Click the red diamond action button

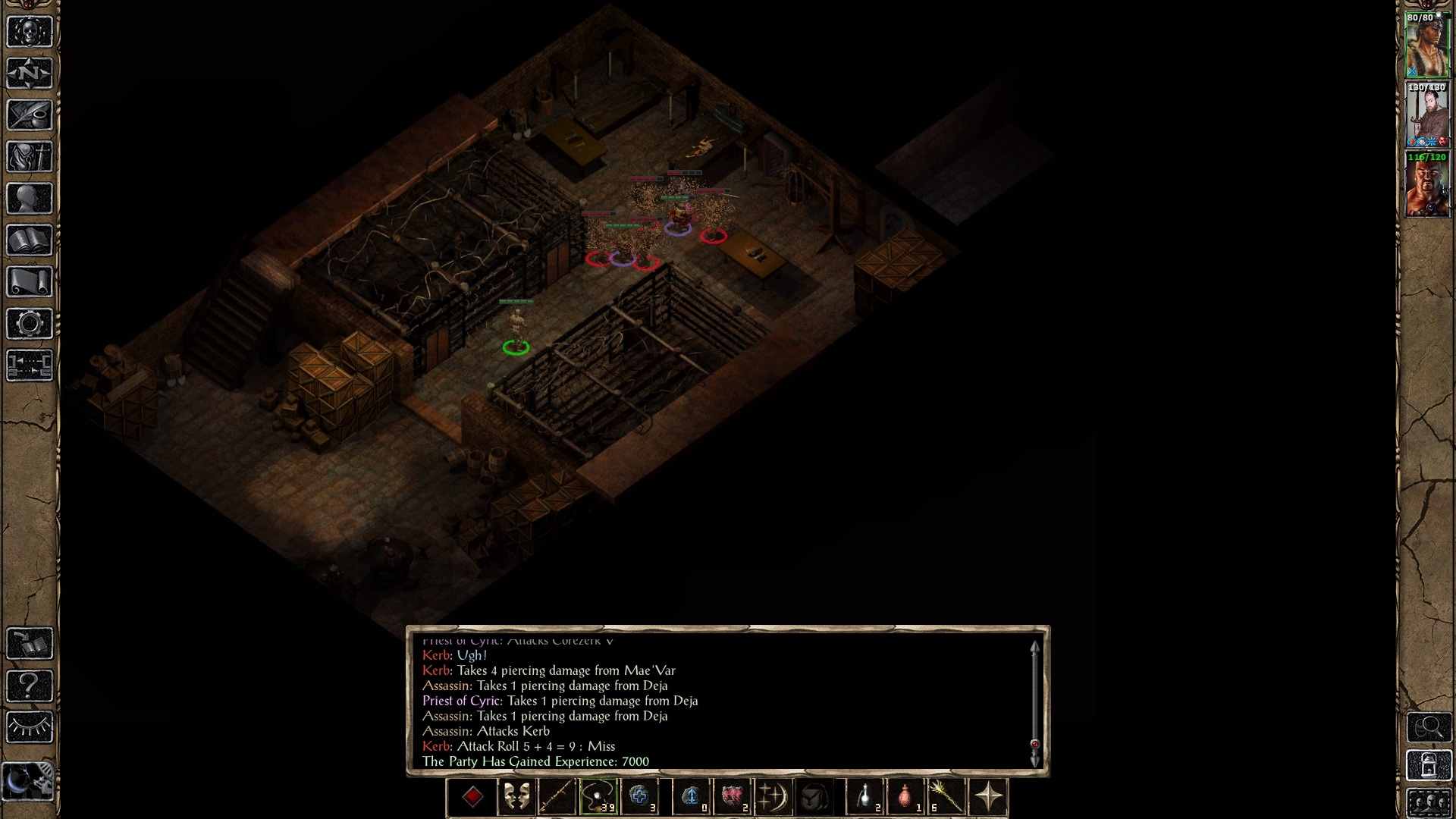coord(473,797)
